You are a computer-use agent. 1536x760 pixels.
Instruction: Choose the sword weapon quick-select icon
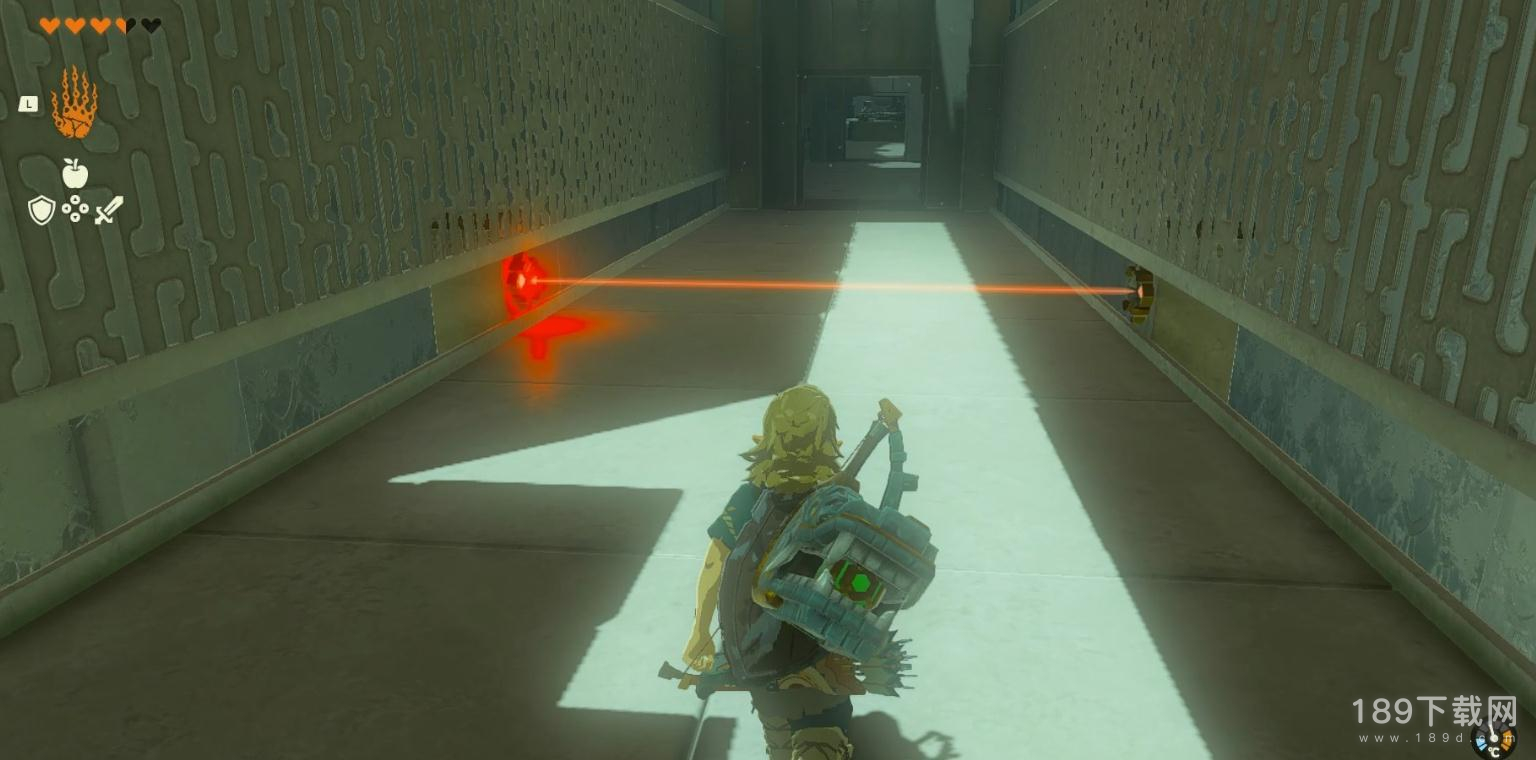pyautogui.click(x=109, y=210)
